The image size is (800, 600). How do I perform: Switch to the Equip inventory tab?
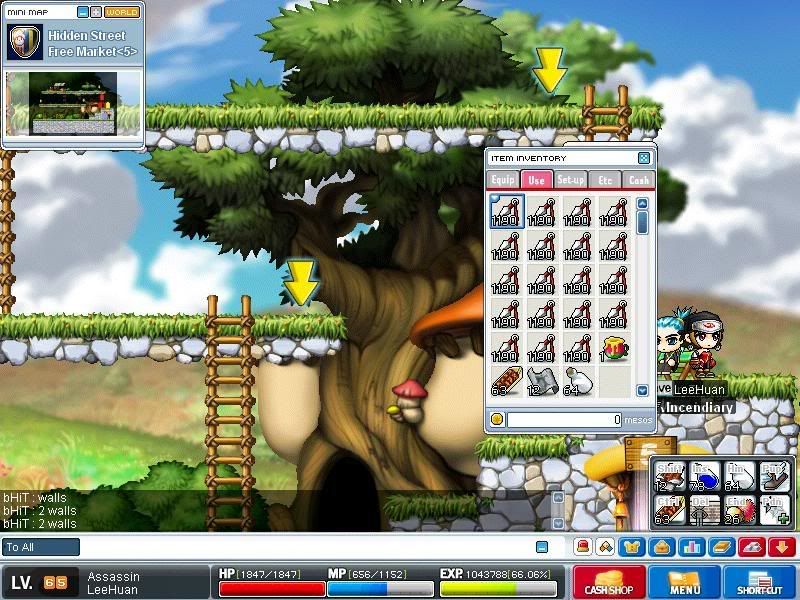(x=502, y=180)
